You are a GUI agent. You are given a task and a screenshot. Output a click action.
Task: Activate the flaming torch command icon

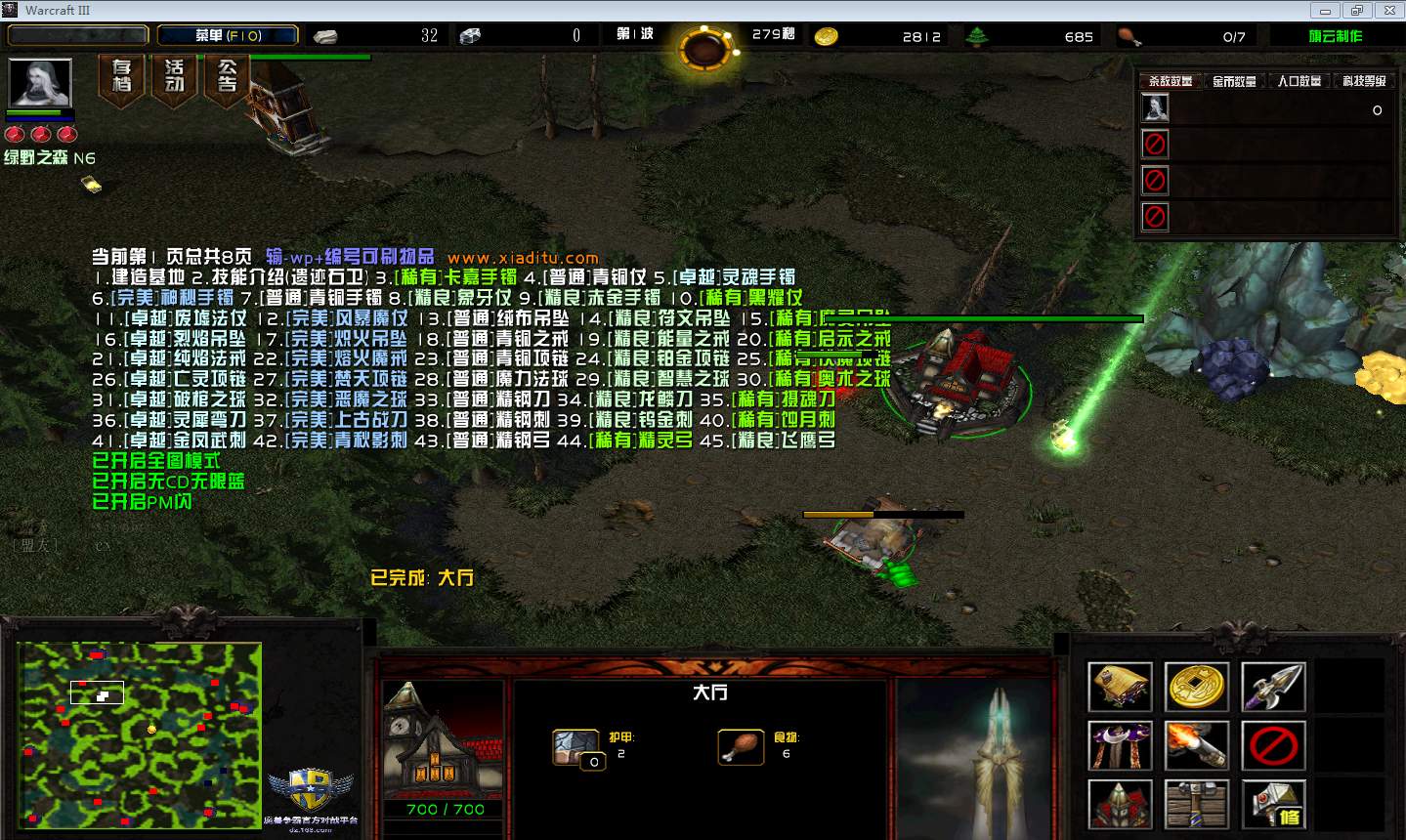pos(1197,746)
